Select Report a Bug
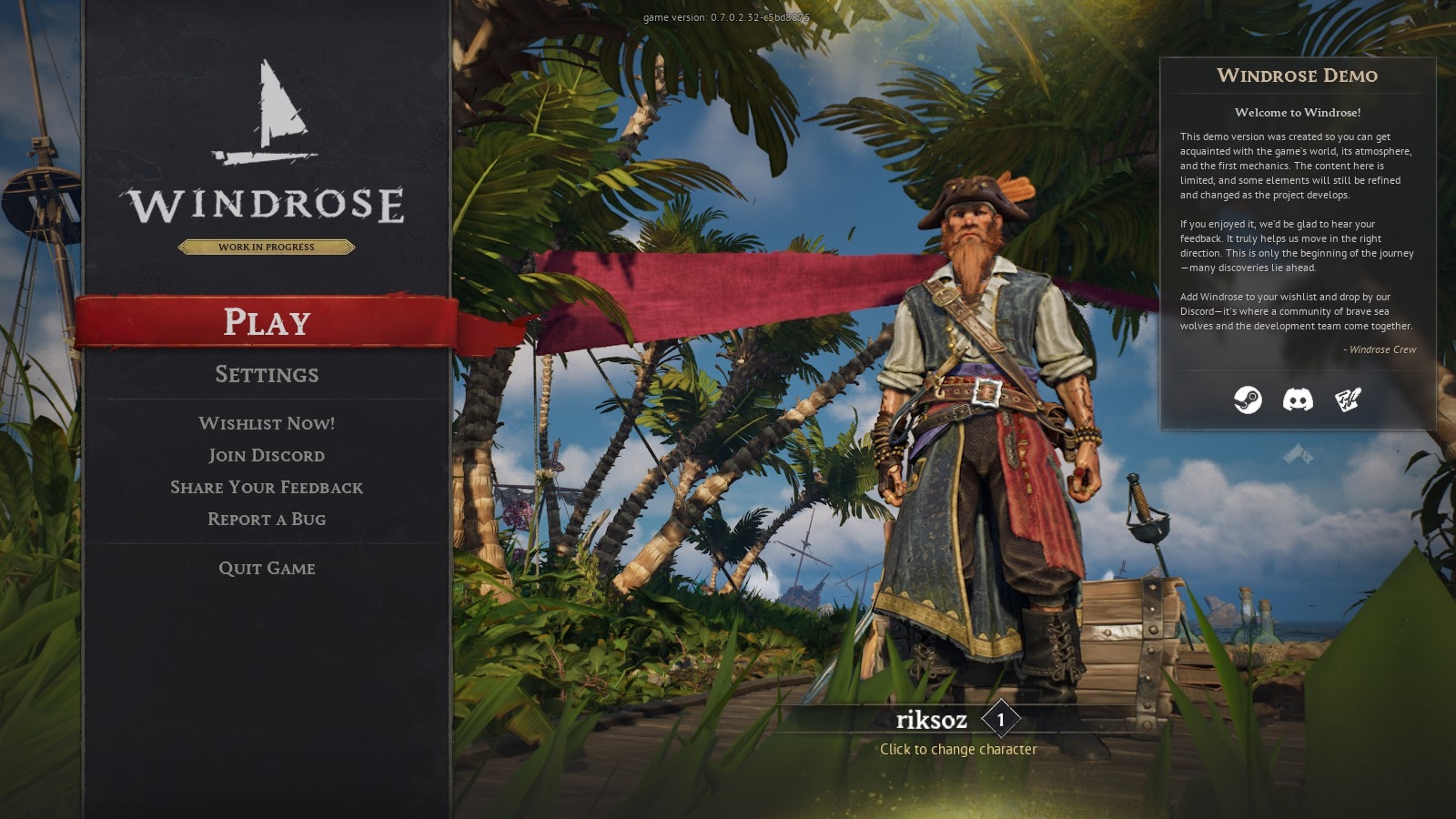Viewport: 1456px width, 819px height. point(267,519)
